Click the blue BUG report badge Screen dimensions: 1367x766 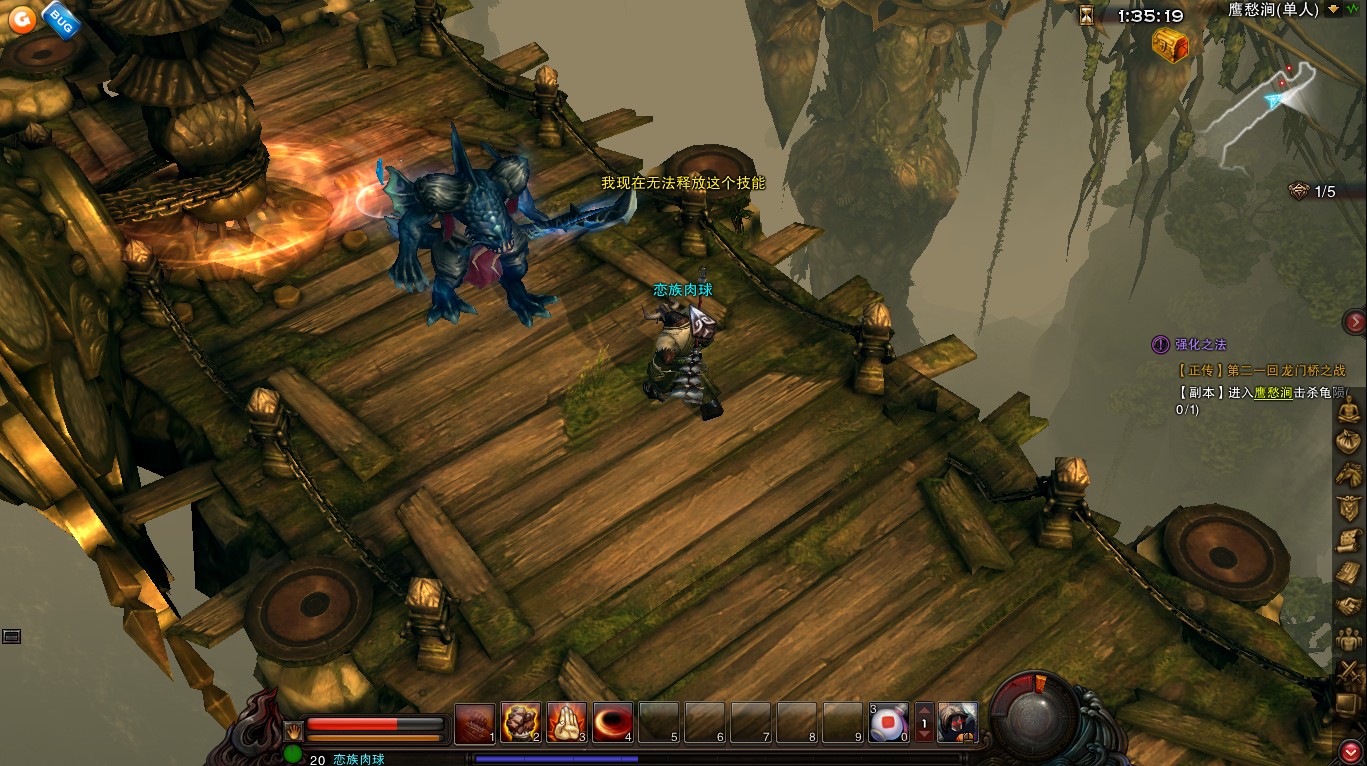point(60,19)
